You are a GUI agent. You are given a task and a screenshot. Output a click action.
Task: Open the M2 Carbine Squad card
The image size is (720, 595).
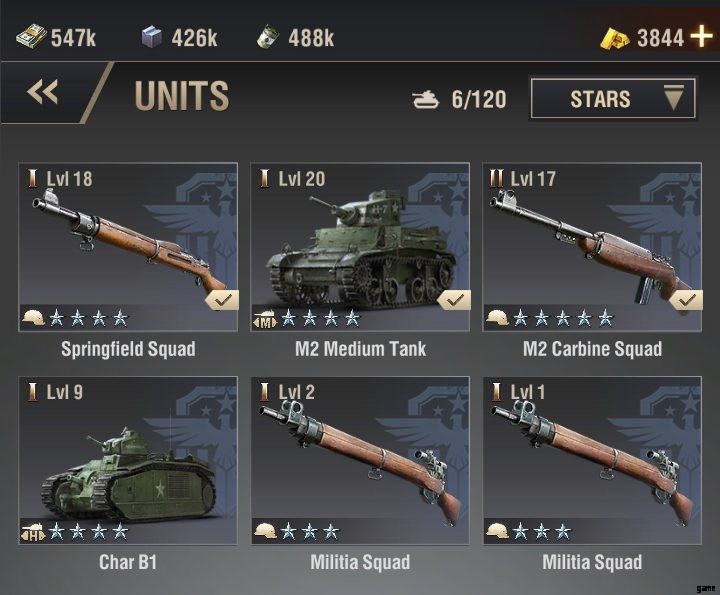coord(592,247)
